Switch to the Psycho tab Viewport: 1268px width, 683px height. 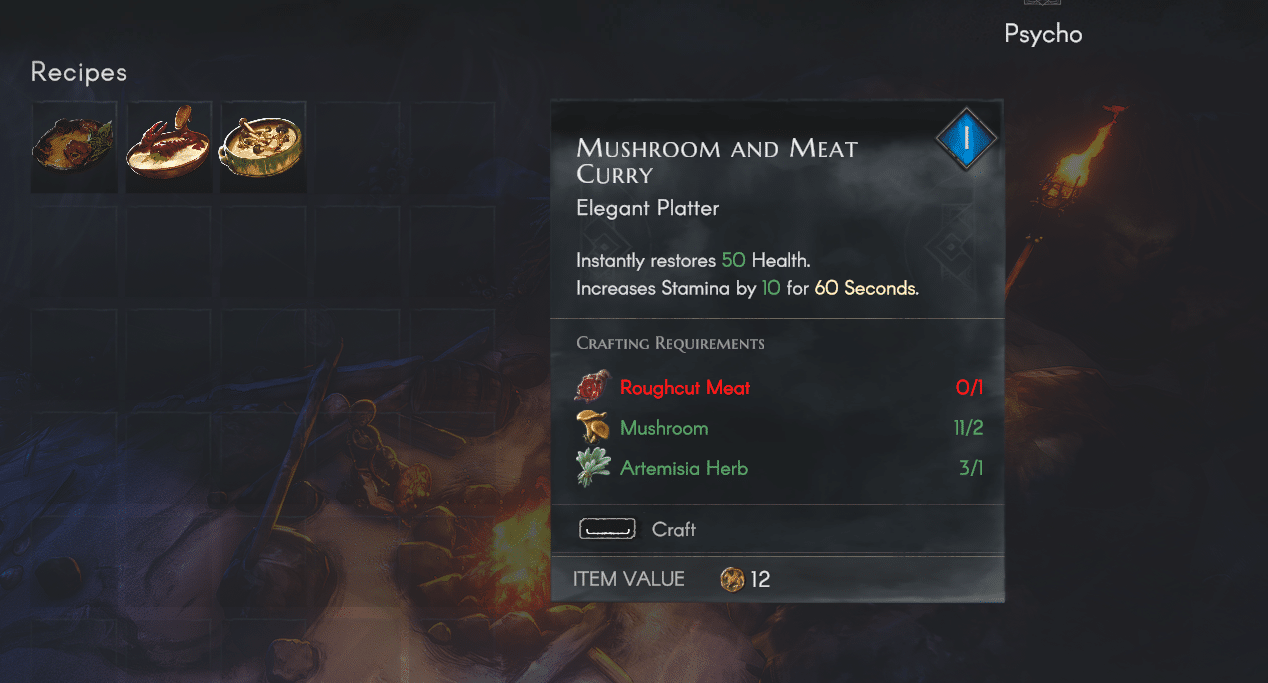coord(1043,33)
